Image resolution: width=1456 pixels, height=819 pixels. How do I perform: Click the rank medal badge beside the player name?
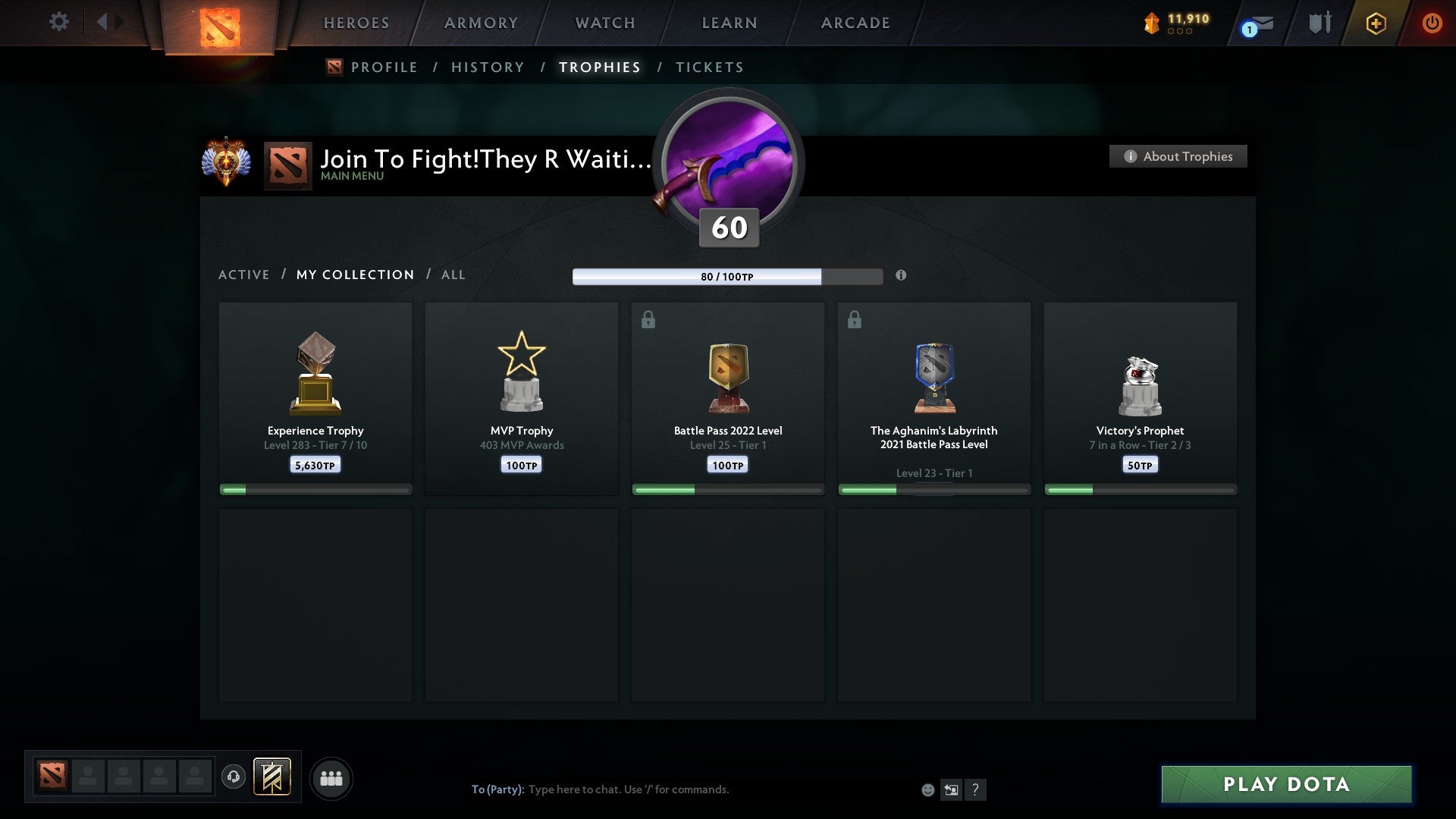pyautogui.click(x=227, y=162)
